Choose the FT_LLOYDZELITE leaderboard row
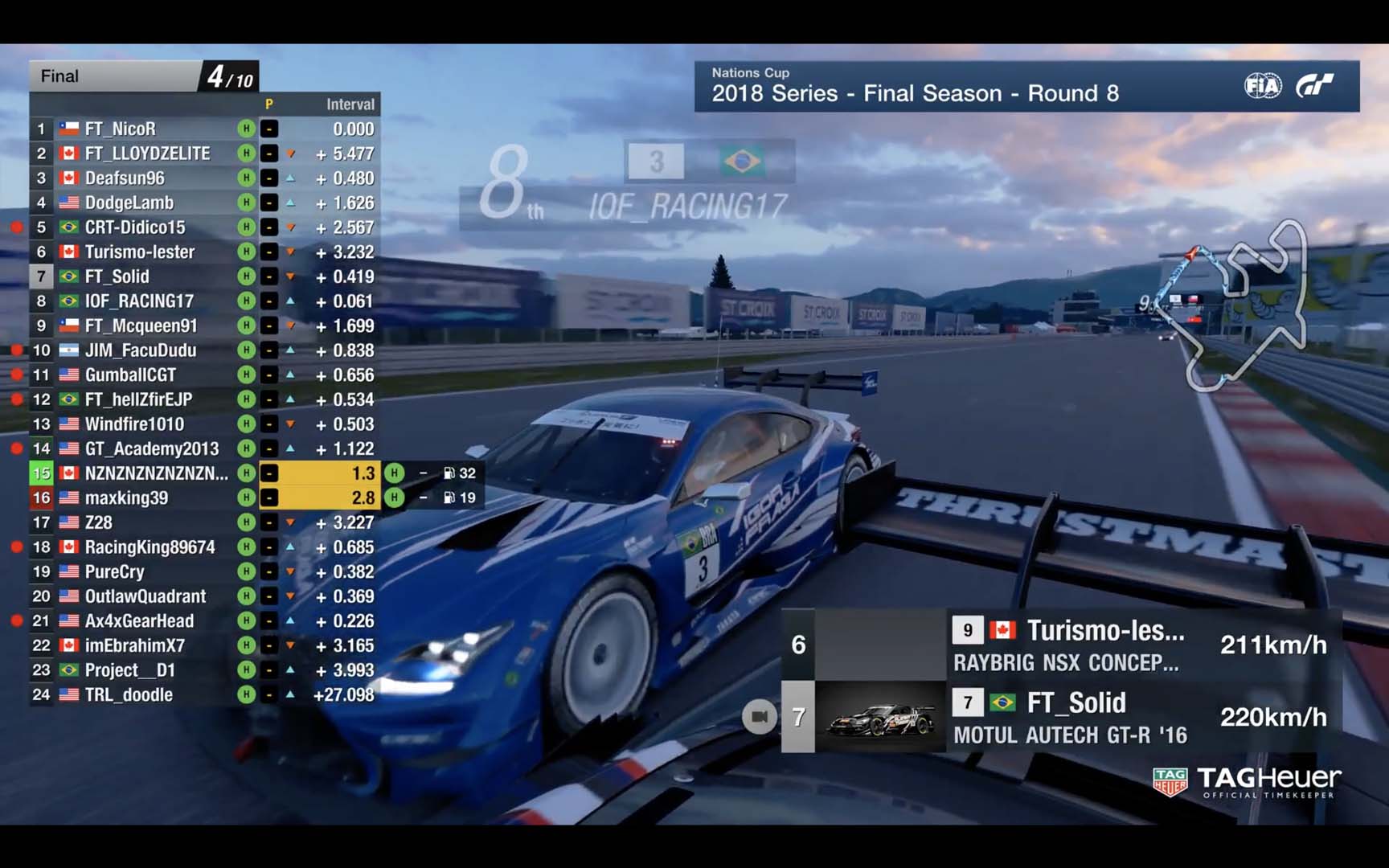Viewport: 1389px width, 868px height. tap(147, 154)
